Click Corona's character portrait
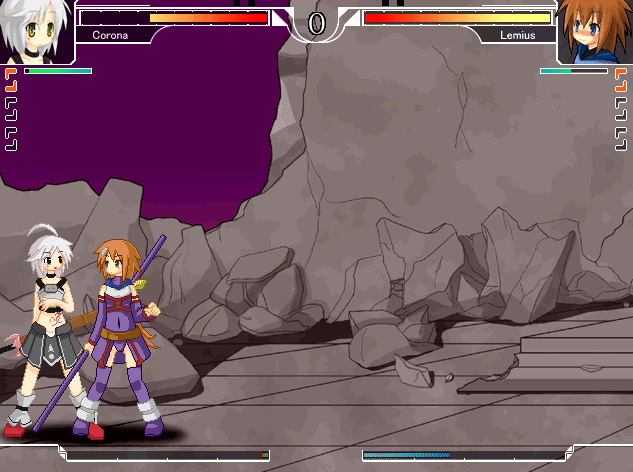 (x=35, y=31)
